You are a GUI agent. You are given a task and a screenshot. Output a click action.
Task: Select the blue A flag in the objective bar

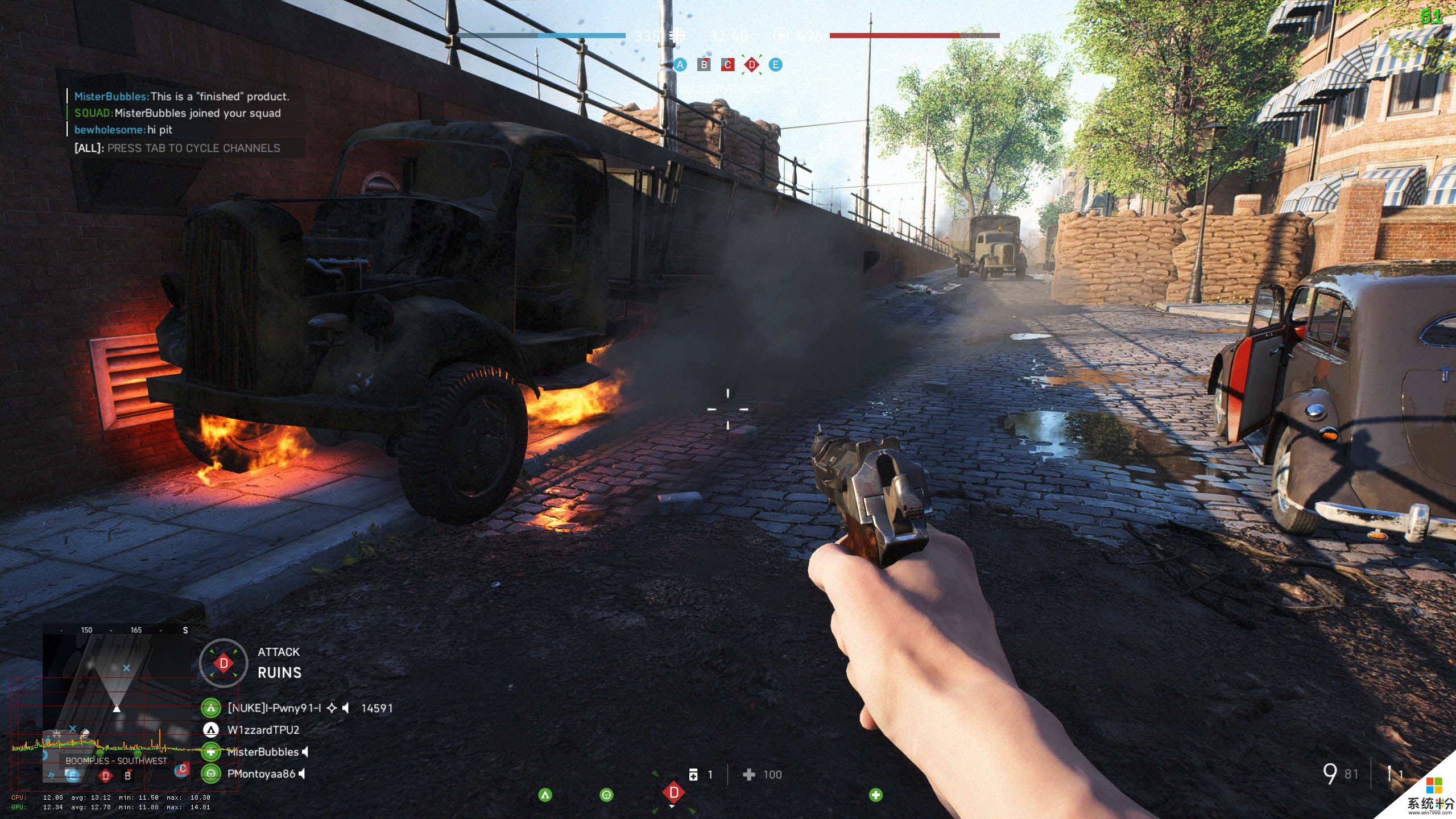[680, 65]
